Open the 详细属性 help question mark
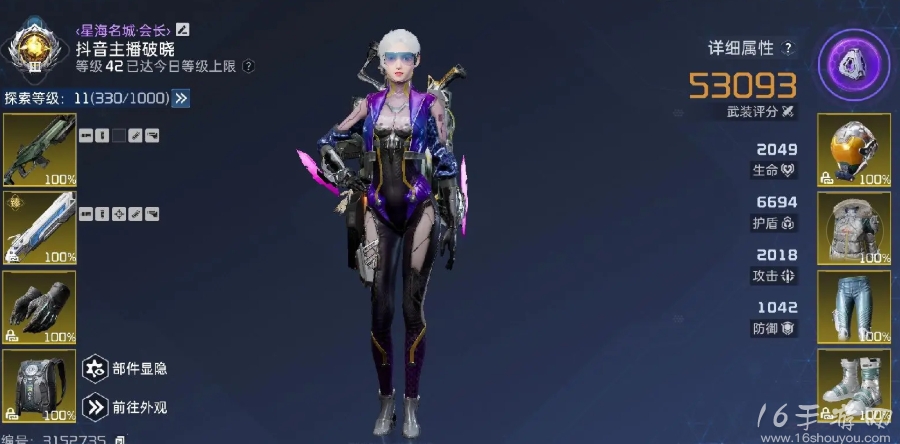This screenshot has width=900, height=444. pos(788,48)
